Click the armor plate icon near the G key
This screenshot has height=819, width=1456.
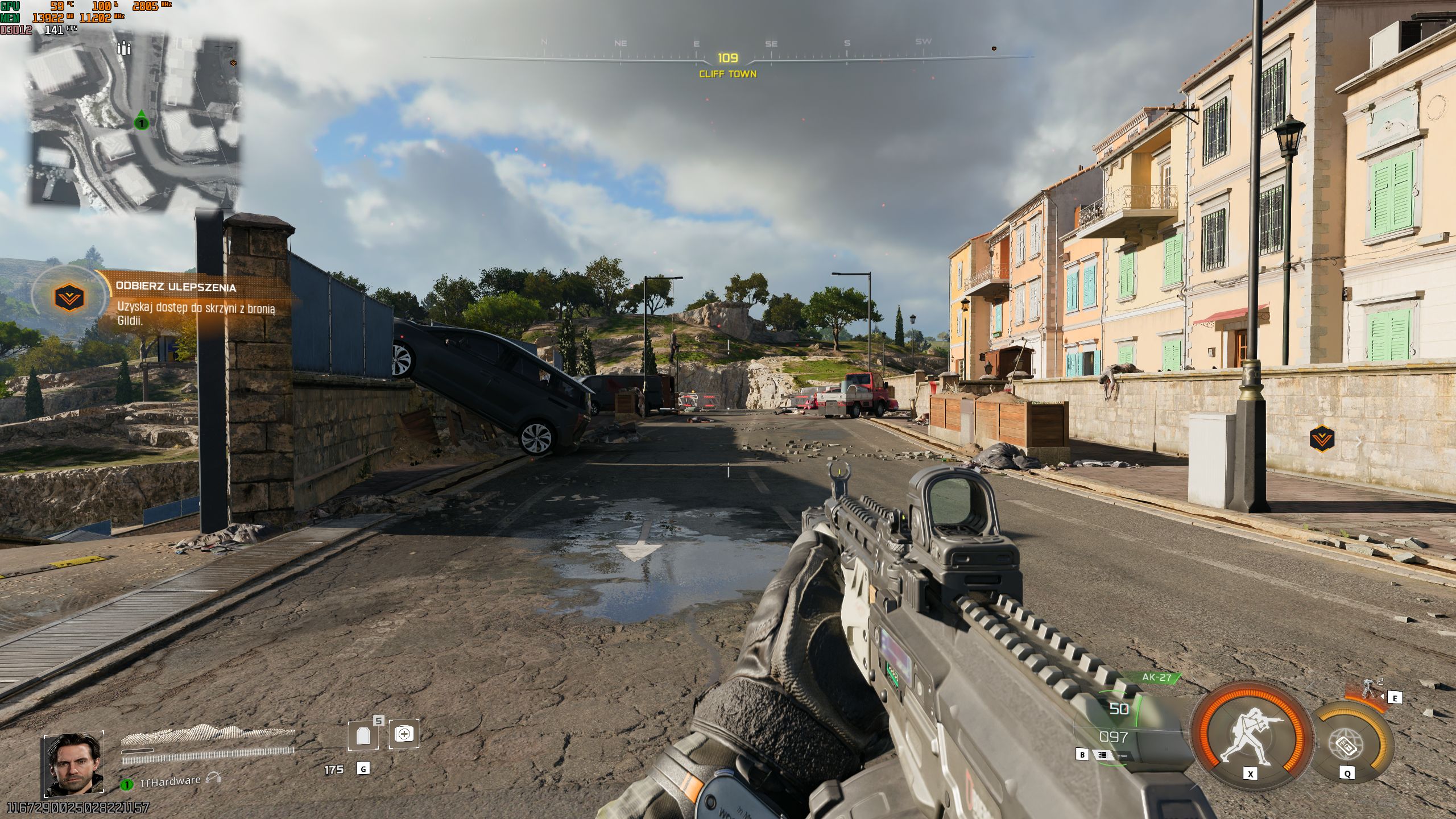tap(362, 733)
